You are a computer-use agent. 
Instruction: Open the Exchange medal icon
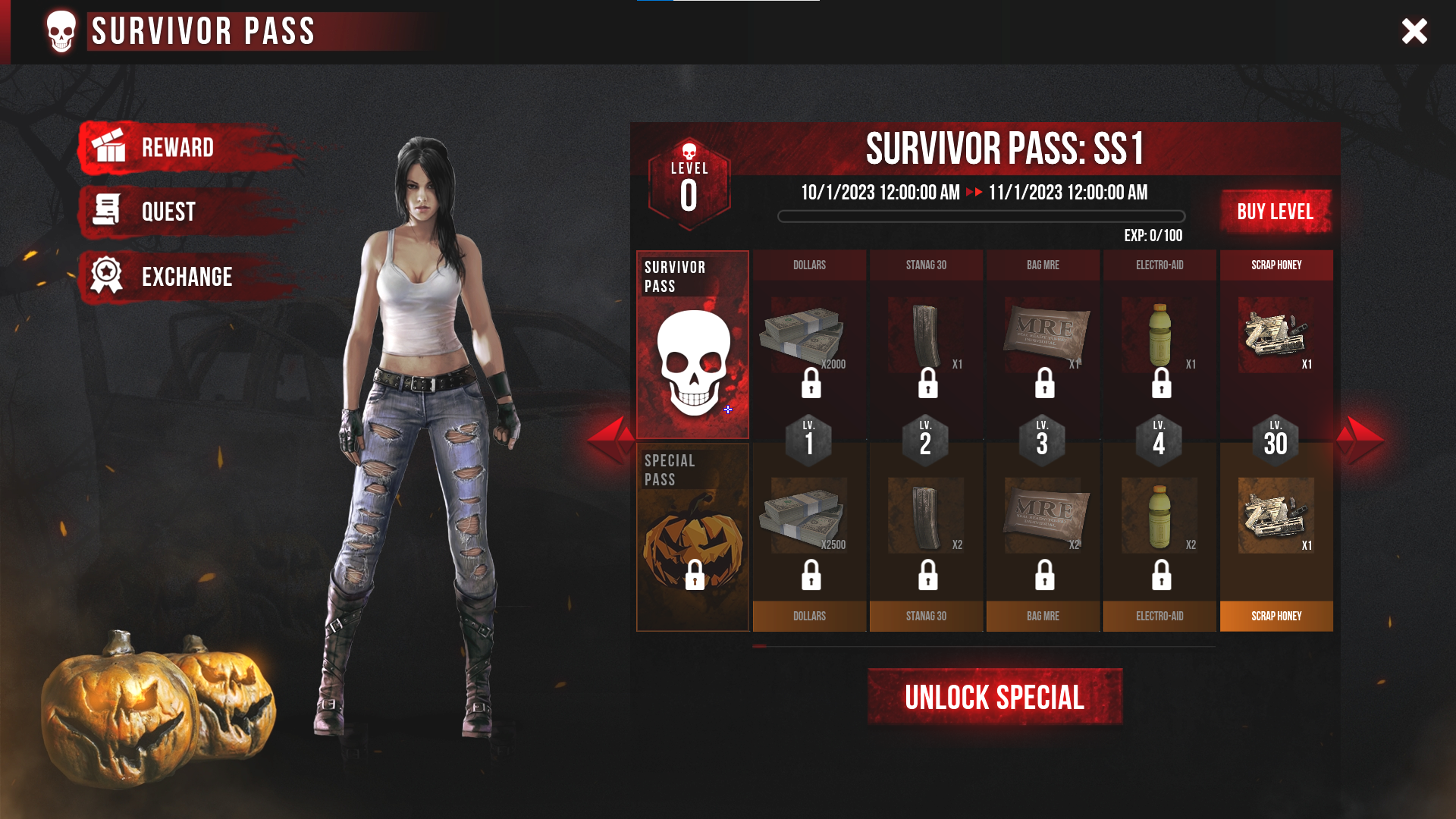107,276
